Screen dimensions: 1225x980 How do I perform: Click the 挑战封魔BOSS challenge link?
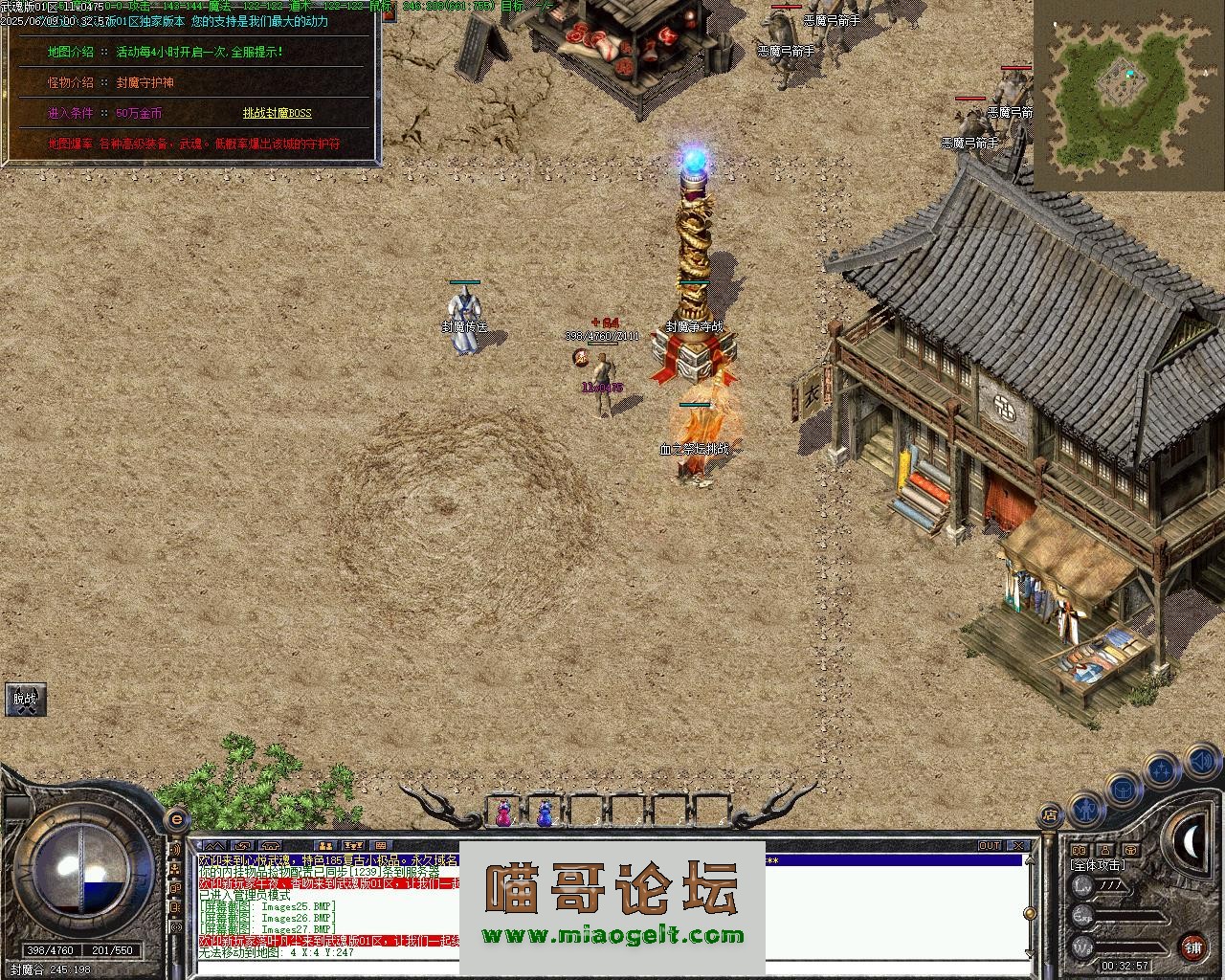pyautogui.click(x=277, y=113)
